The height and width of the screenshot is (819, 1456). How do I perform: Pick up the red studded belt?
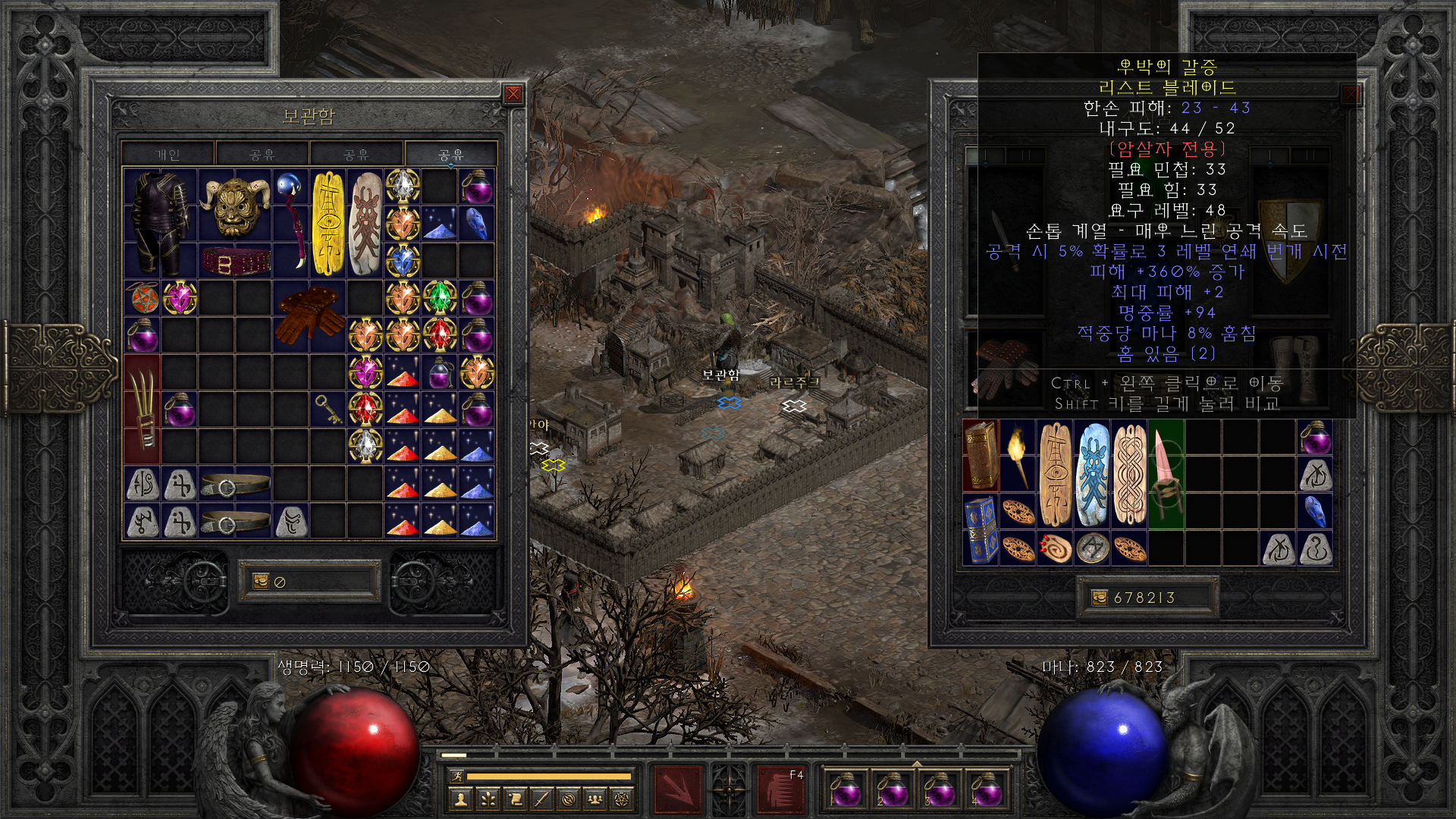[235, 262]
